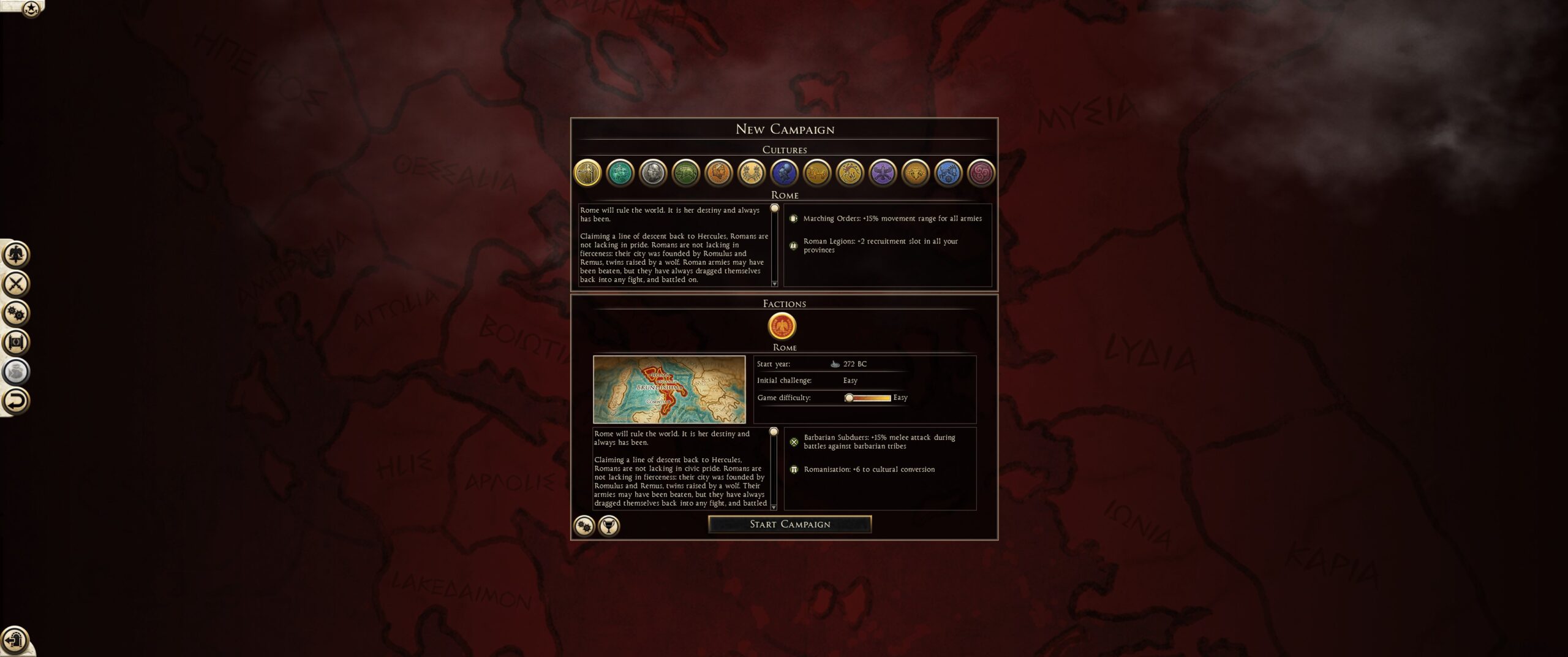This screenshot has width=1568, height=657.
Task: Open campaign settings gears beside the trophy
Action: pos(584,526)
